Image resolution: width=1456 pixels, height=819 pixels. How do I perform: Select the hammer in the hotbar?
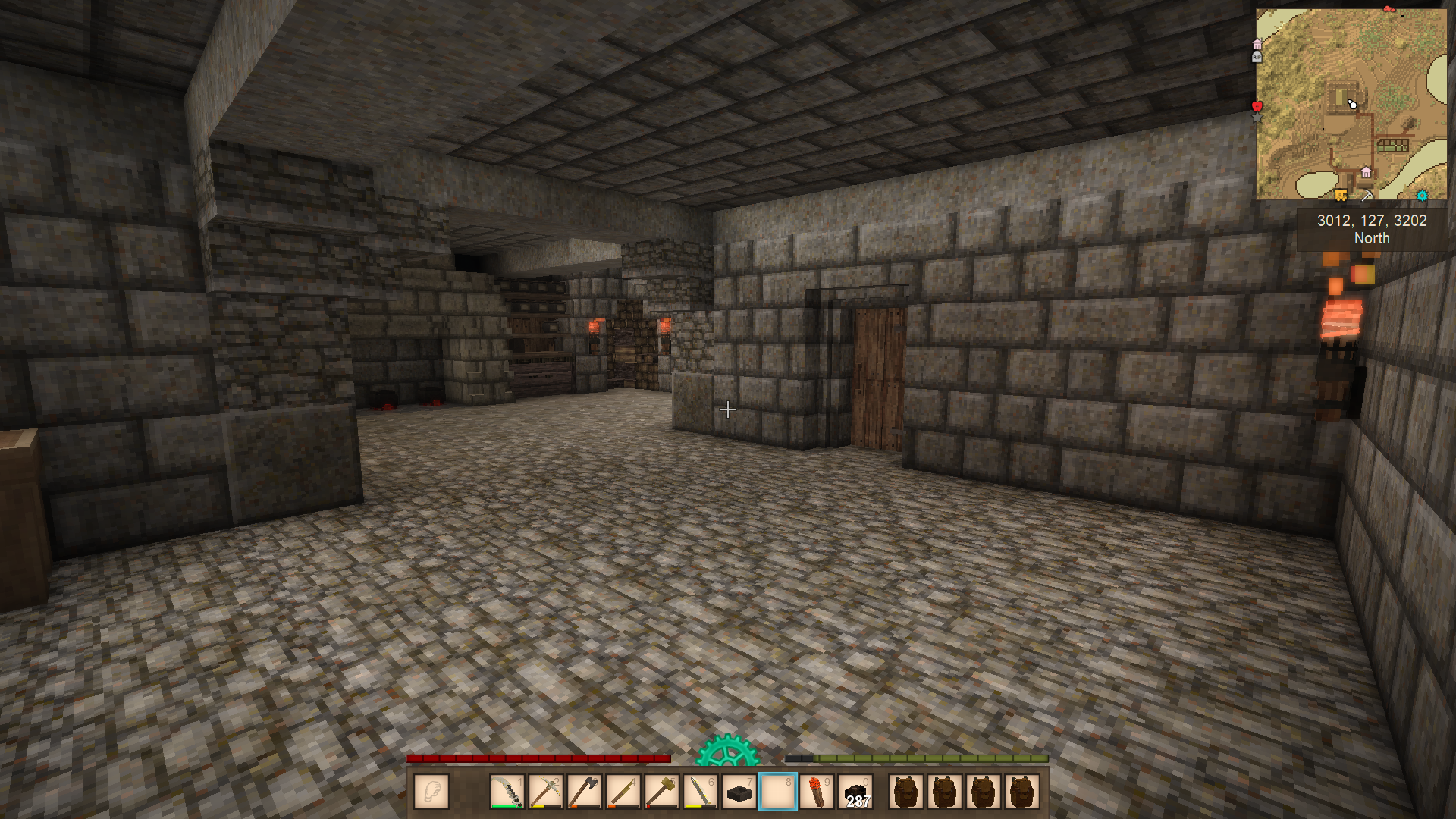662,792
